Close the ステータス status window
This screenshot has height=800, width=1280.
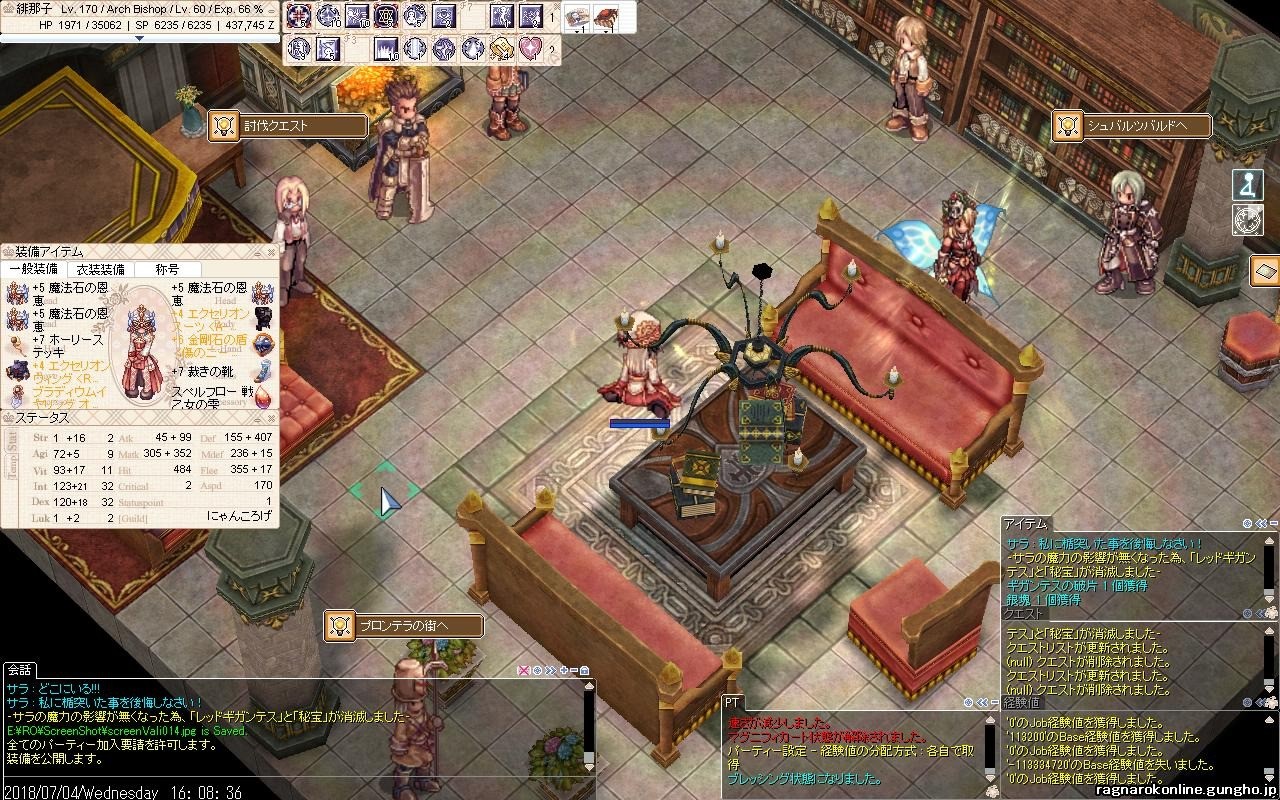[271, 417]
